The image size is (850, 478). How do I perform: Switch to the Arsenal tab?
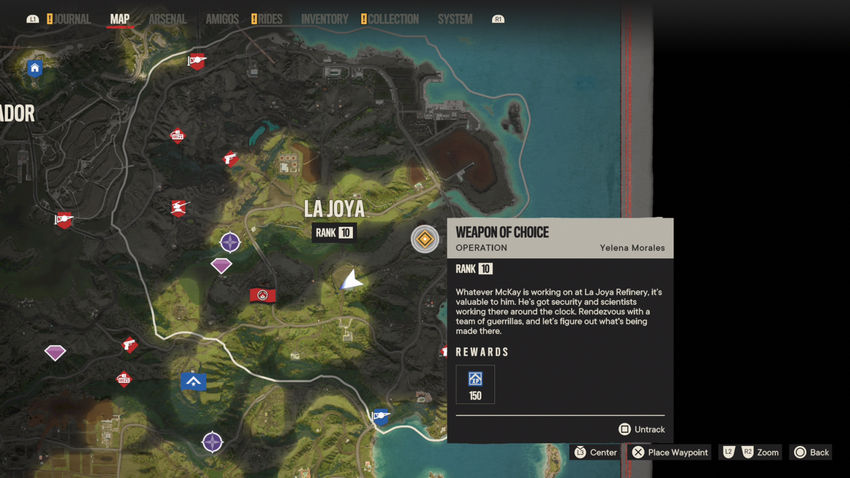pyautogui.click(x=167, y=19)
